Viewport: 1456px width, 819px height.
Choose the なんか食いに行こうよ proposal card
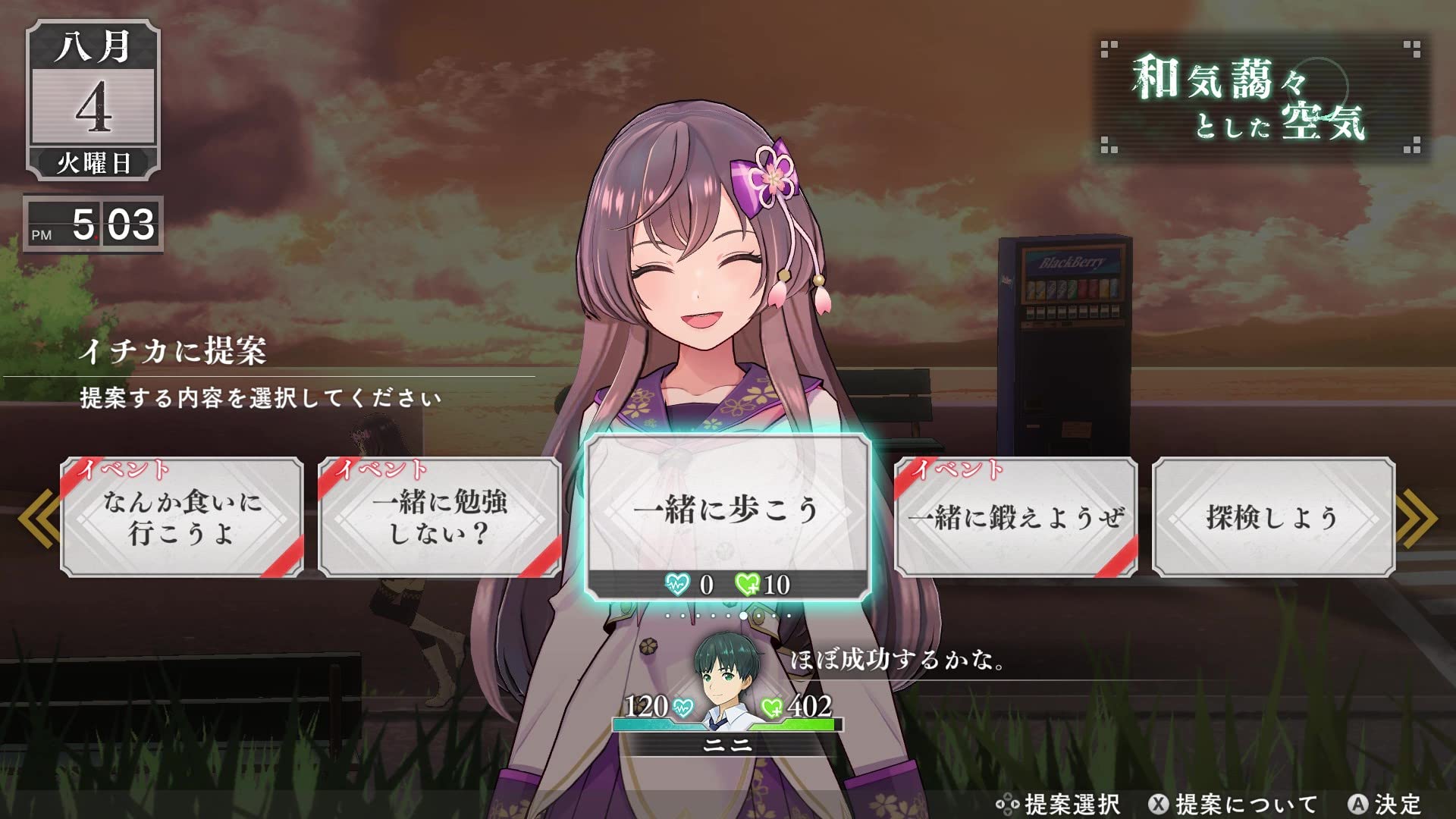coord(182,517)
